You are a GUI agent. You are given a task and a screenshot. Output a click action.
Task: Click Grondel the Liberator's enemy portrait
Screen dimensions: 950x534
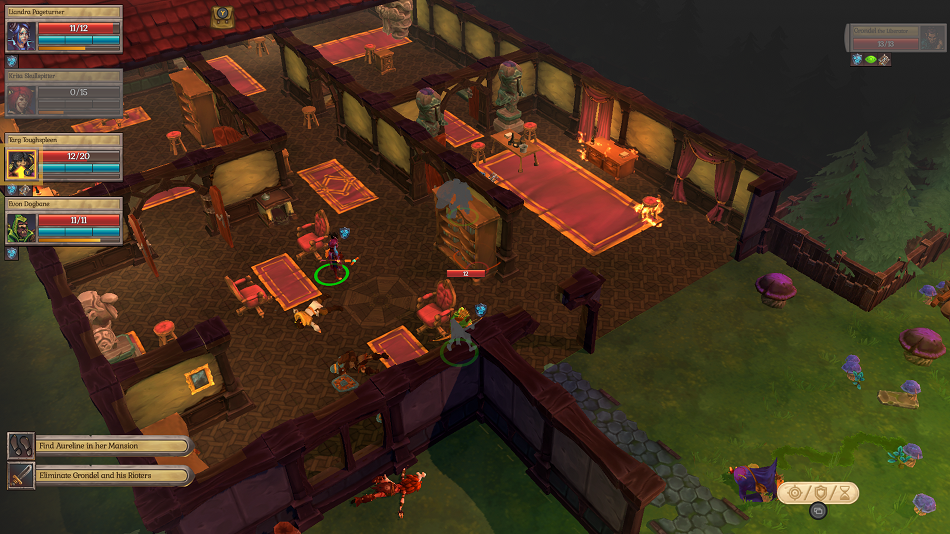(x=931, y=38)
